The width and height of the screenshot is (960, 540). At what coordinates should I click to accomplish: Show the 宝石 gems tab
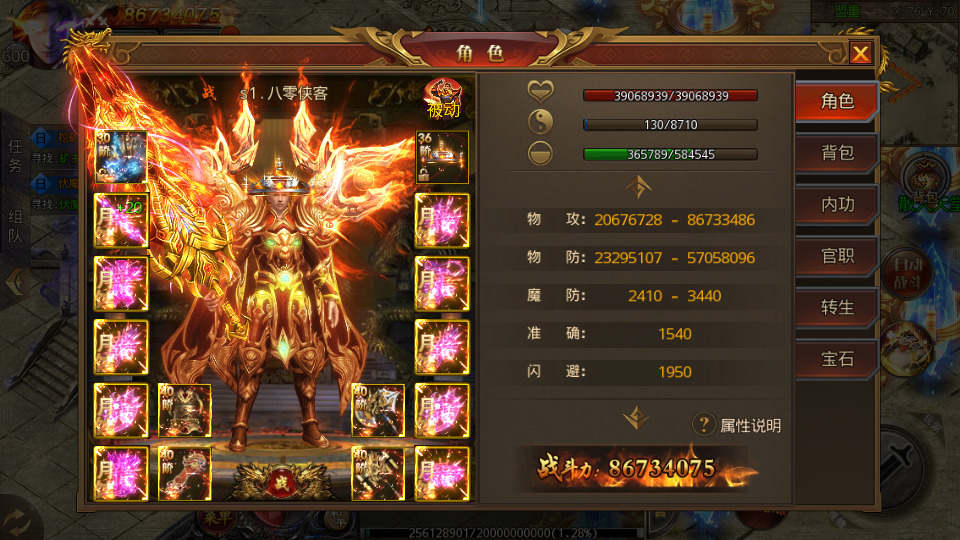tap(837, 358)
